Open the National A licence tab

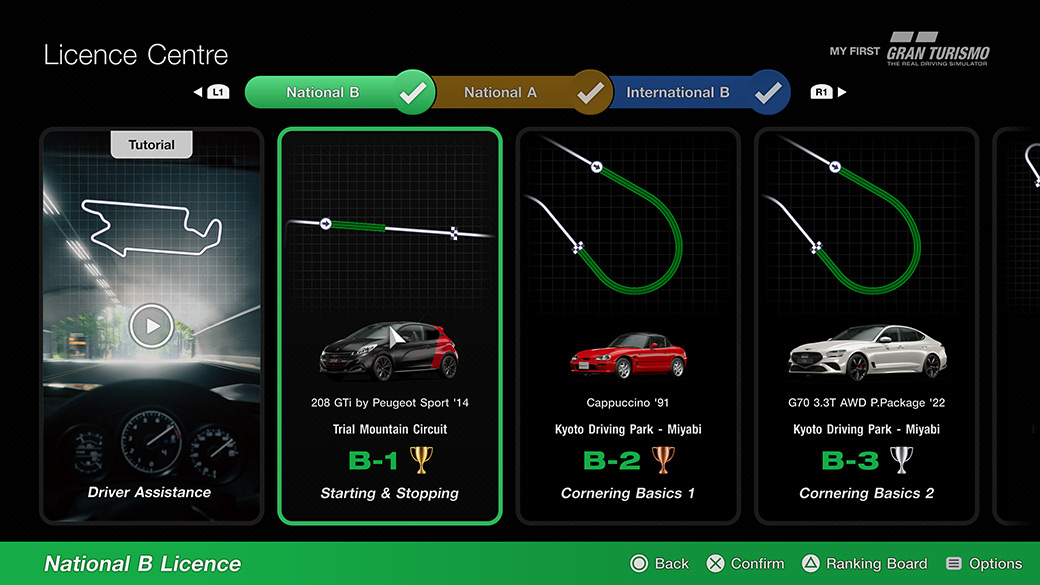tap(500, 93)
